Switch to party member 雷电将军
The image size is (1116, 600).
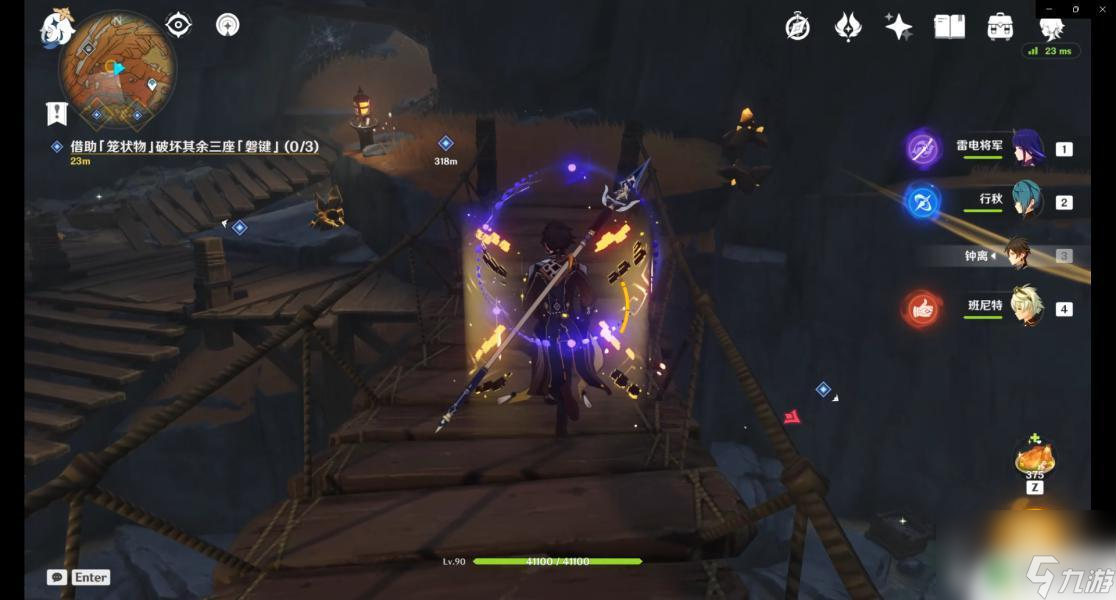coord(1028,148)
